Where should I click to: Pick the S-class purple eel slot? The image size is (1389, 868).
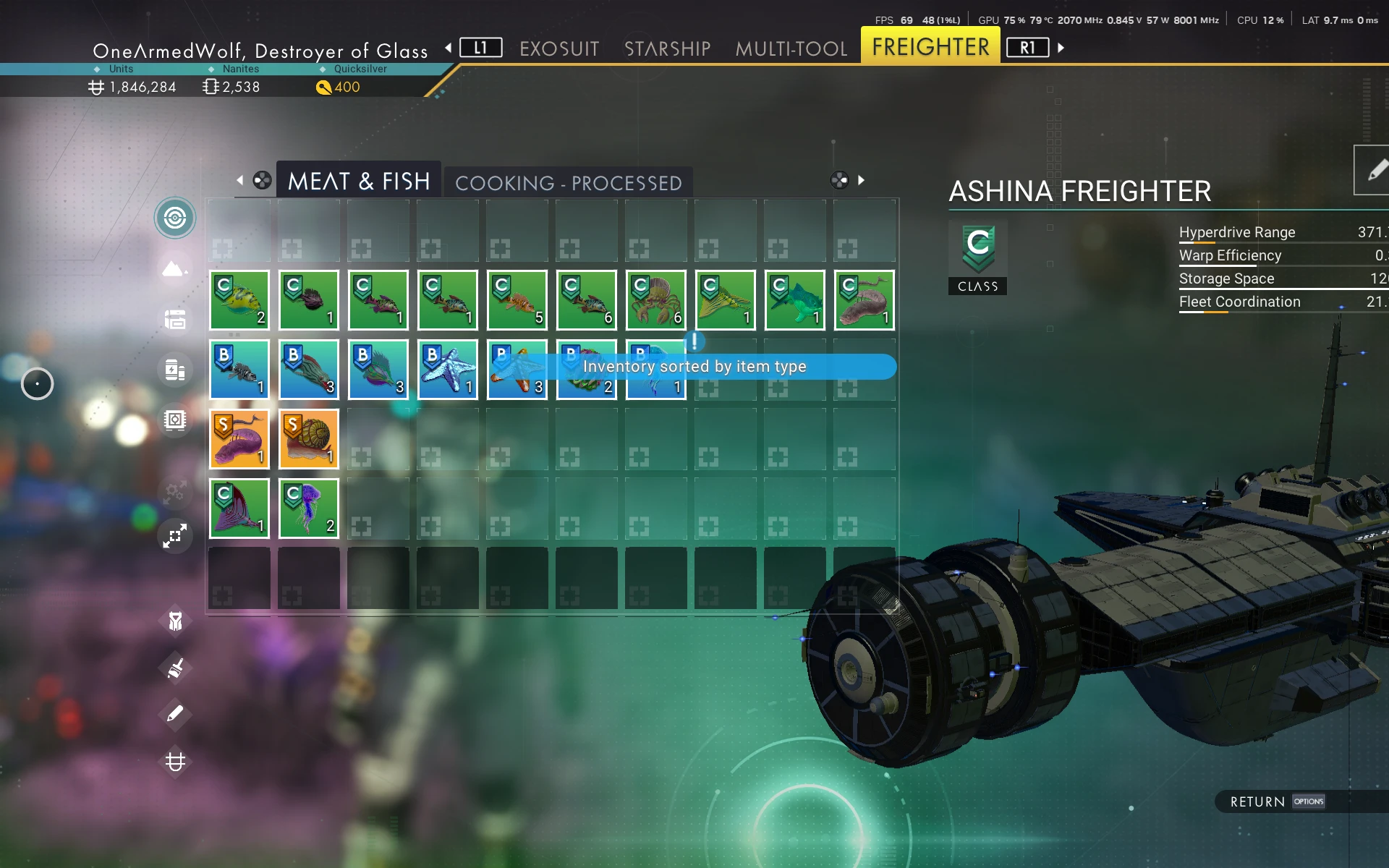tap(239, 439)
